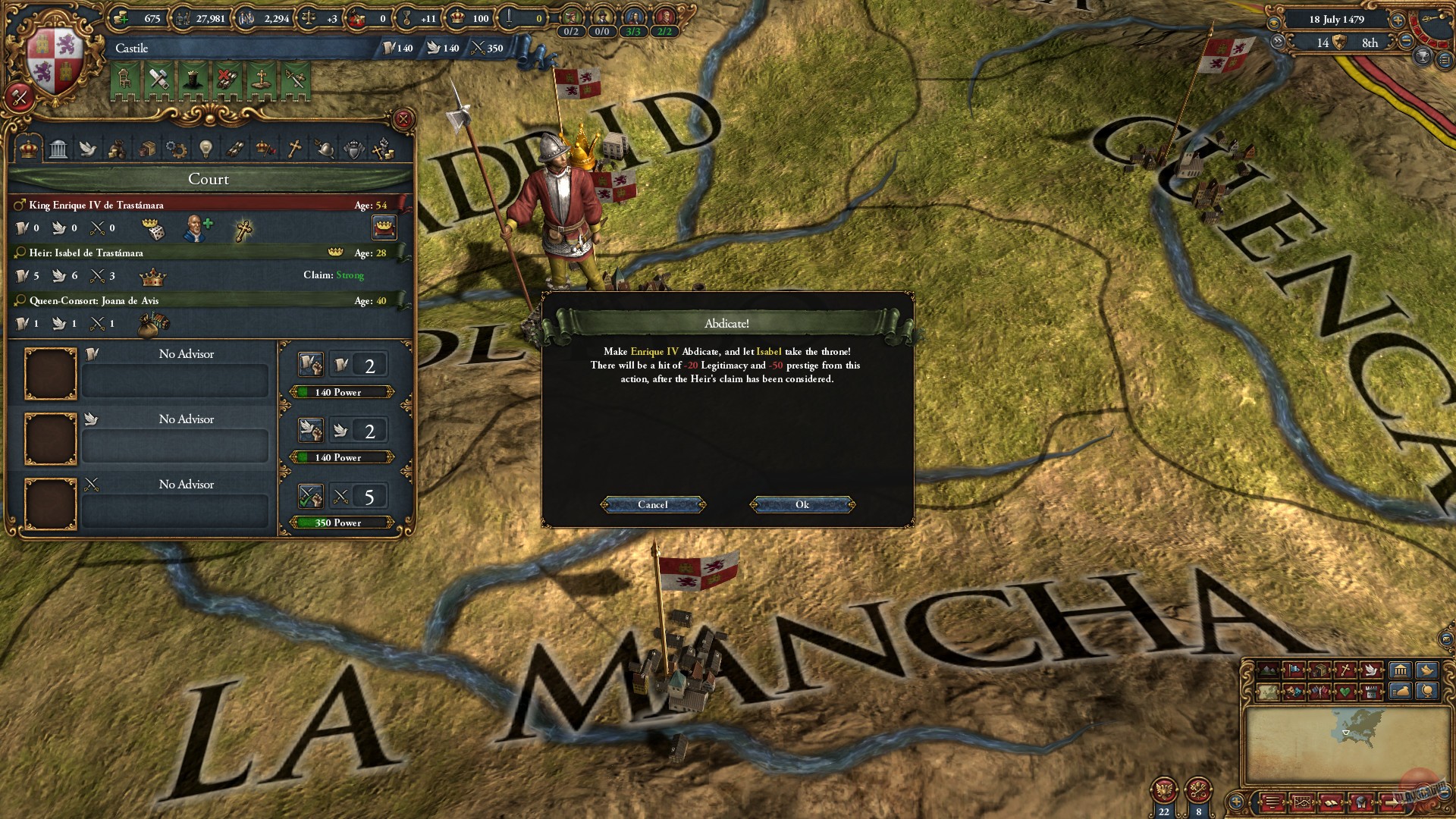Open the Ideas lightbulb tab
The height and width of the screenshot is (819, 1456).
[206, 149]
